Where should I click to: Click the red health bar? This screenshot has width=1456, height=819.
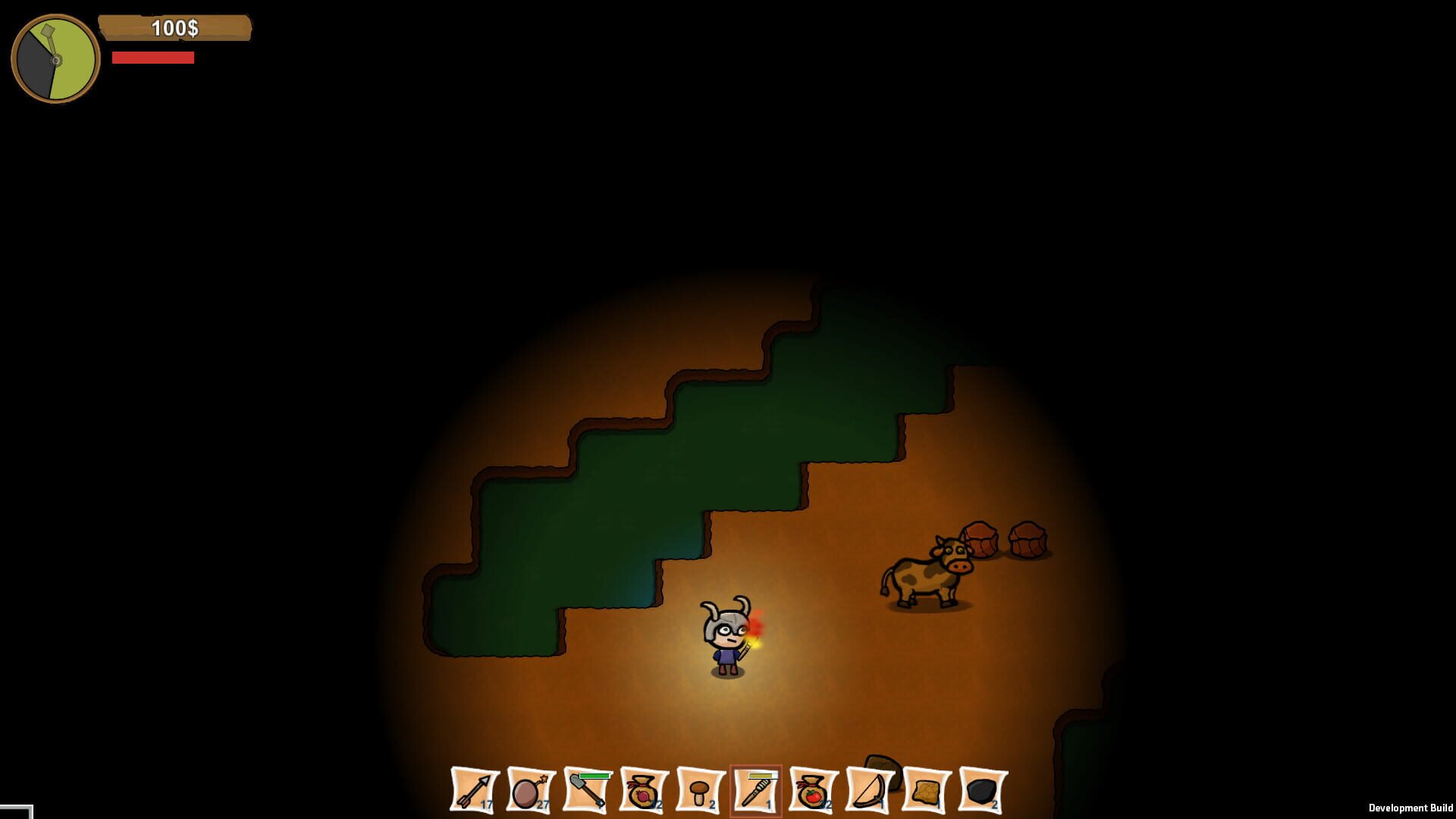[x=154, y=57]
